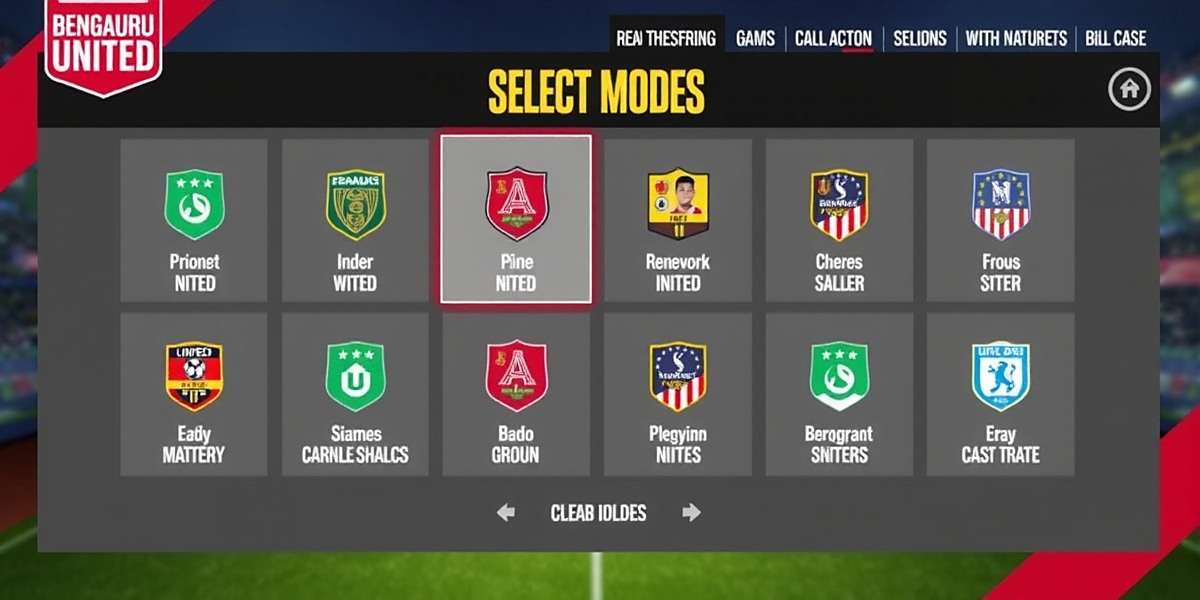The height and width of the screenshot is (600, 1200).
Task: Pick the Frous SITER team tile
Action: point(1000,220)
